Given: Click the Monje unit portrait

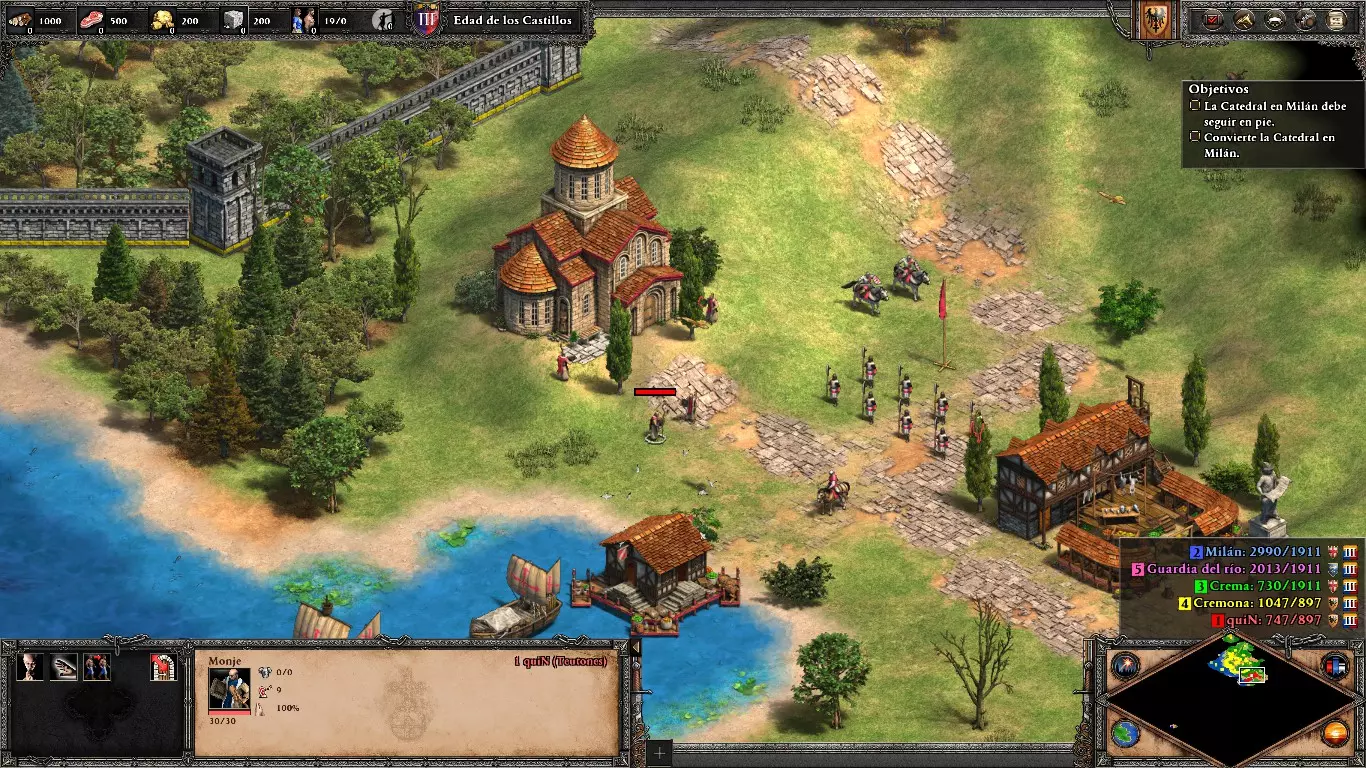Looking at the screenshot, I should pyautogui.click(x=228, y=689).
